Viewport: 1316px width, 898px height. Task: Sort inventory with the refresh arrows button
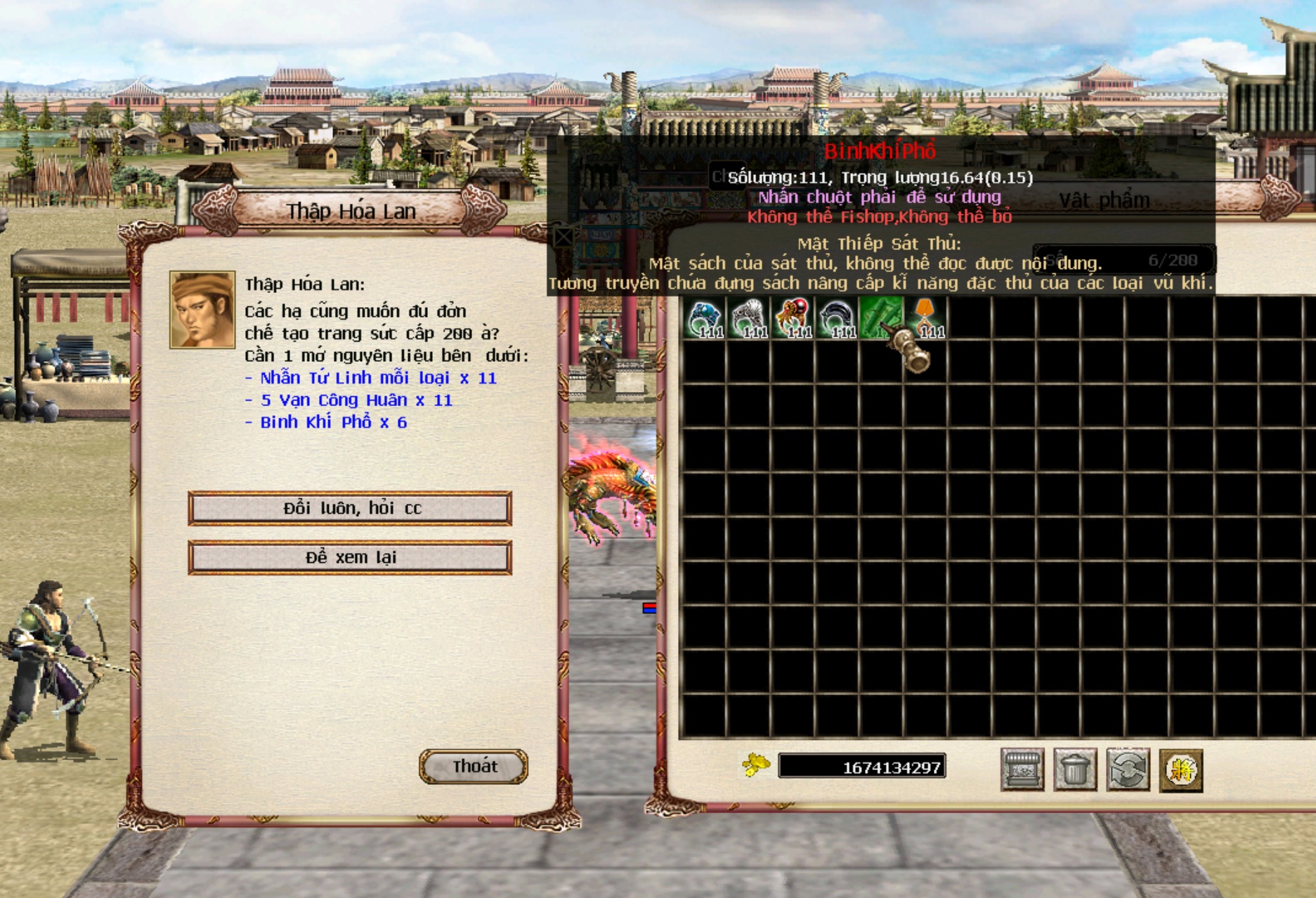tap(1128, 769)
